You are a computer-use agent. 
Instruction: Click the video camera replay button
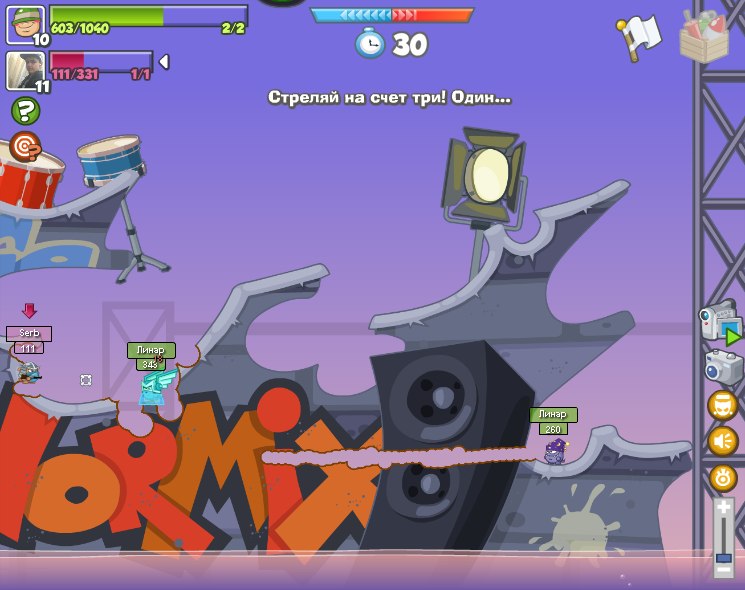pos(720,324)
